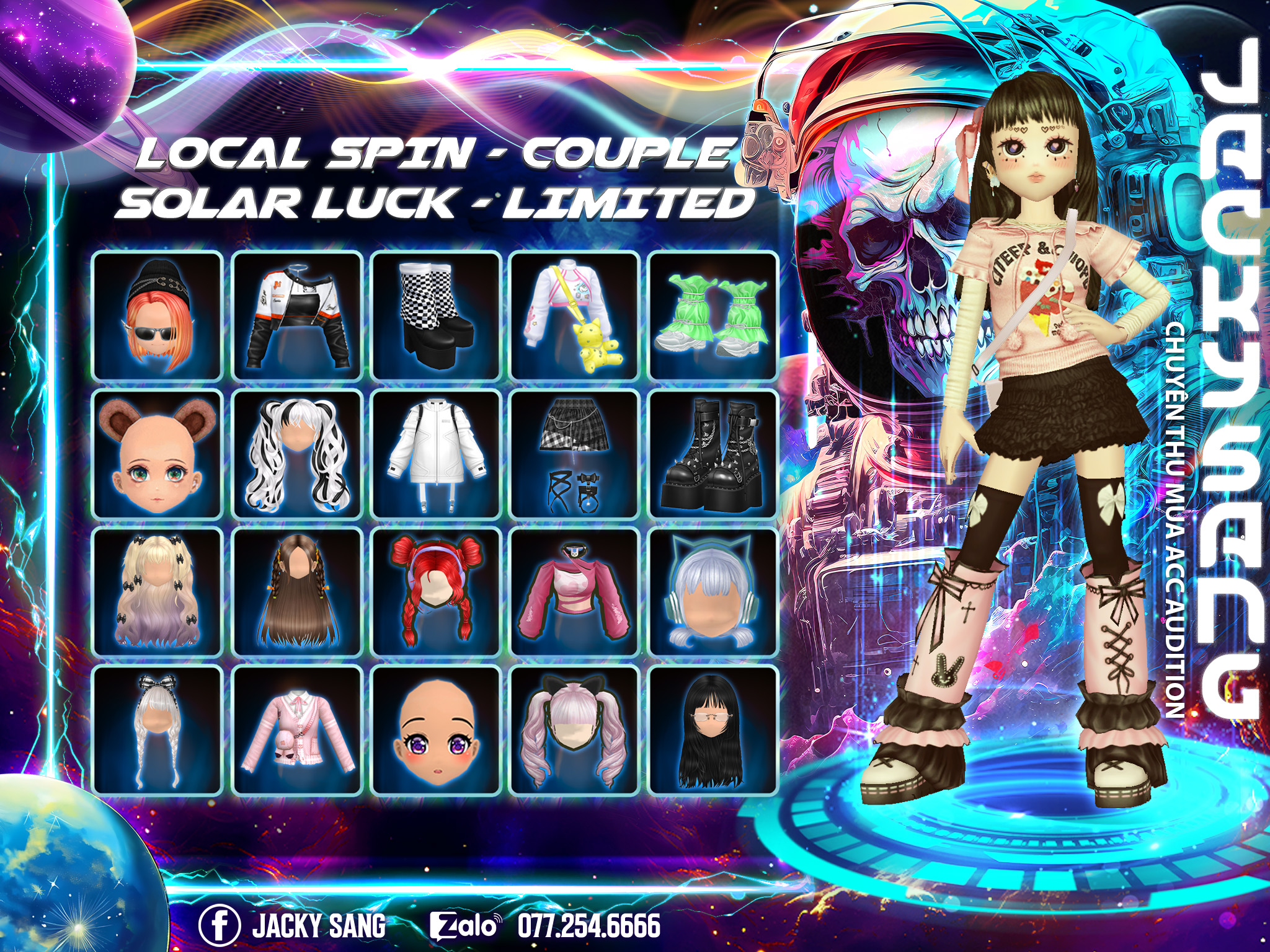Select the silver hair with cat-ear headphones
Viewport: 1270px width, 952px height.
click(714, 592)
